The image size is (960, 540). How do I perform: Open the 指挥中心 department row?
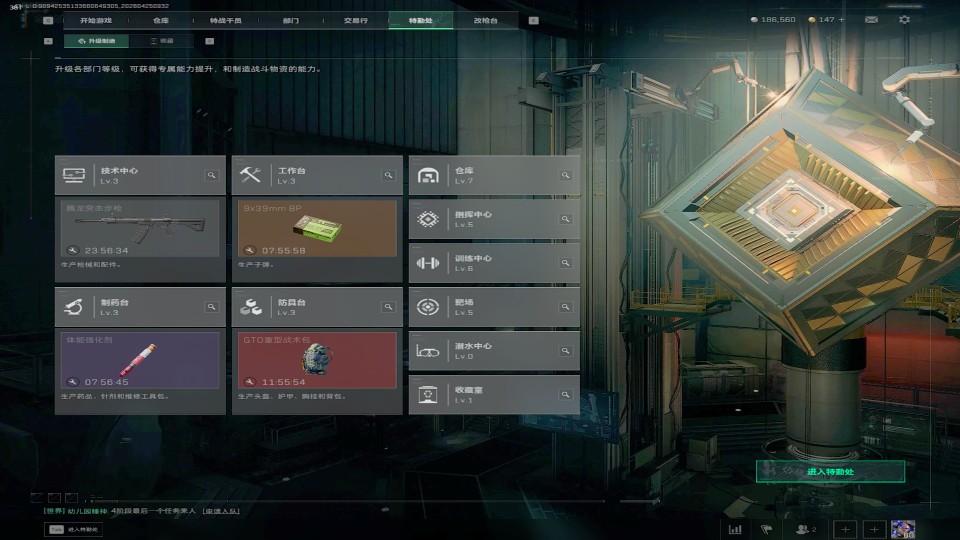coord(494,219)
